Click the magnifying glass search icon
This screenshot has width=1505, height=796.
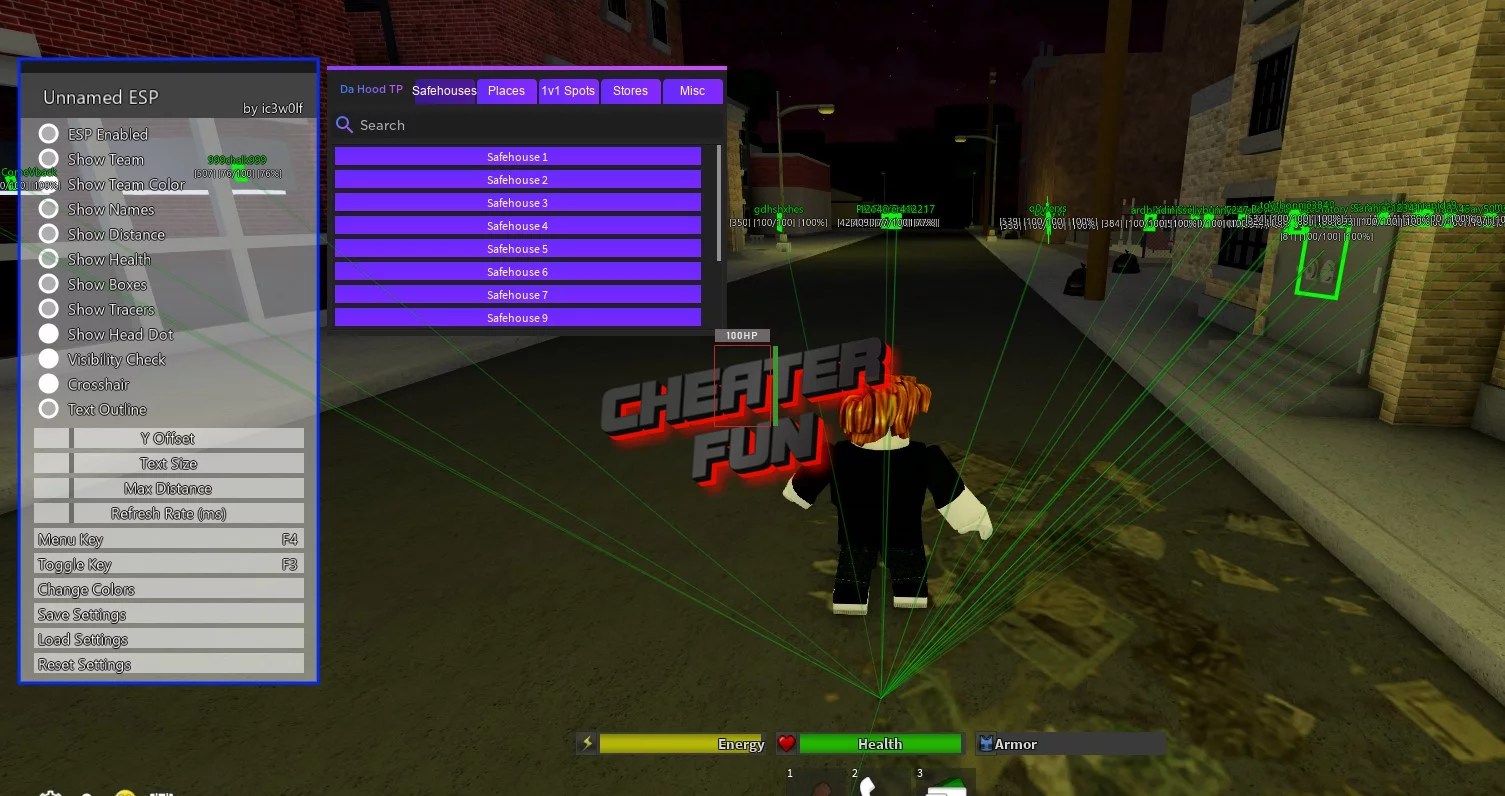(x=345, y=125)
